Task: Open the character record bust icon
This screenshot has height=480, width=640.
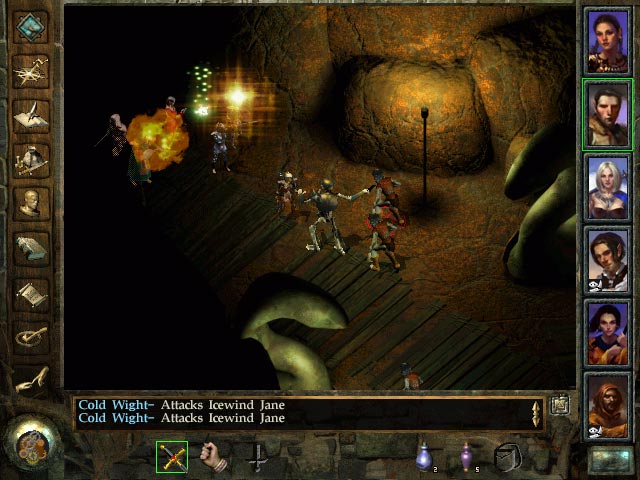Action: 31,204
